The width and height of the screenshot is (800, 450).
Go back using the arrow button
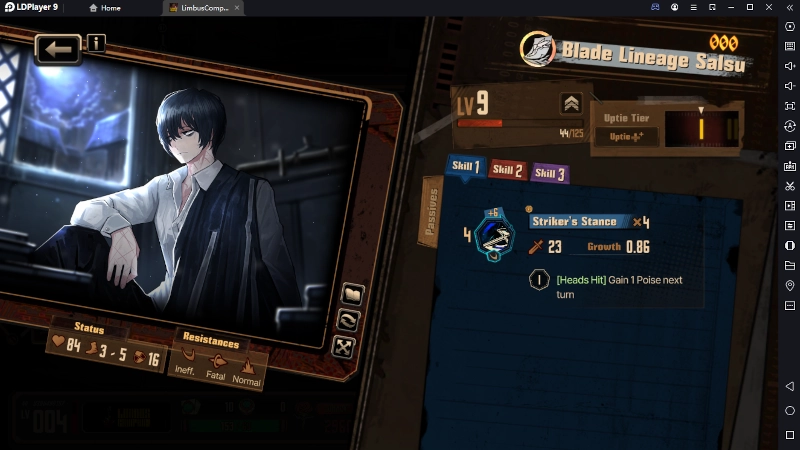(x=58, y=48)
